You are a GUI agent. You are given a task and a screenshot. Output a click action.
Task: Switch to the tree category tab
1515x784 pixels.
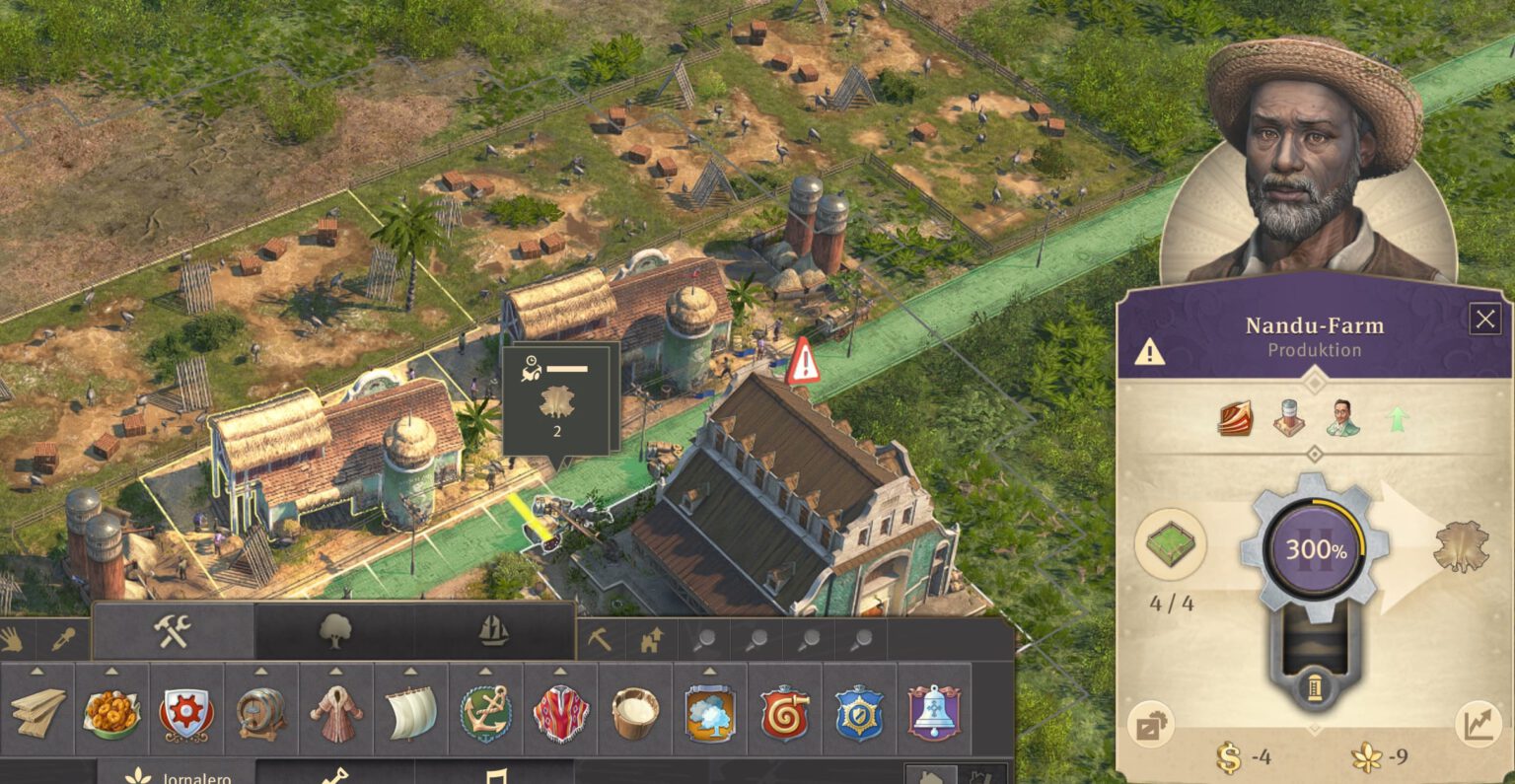click(x=334, y=632)
